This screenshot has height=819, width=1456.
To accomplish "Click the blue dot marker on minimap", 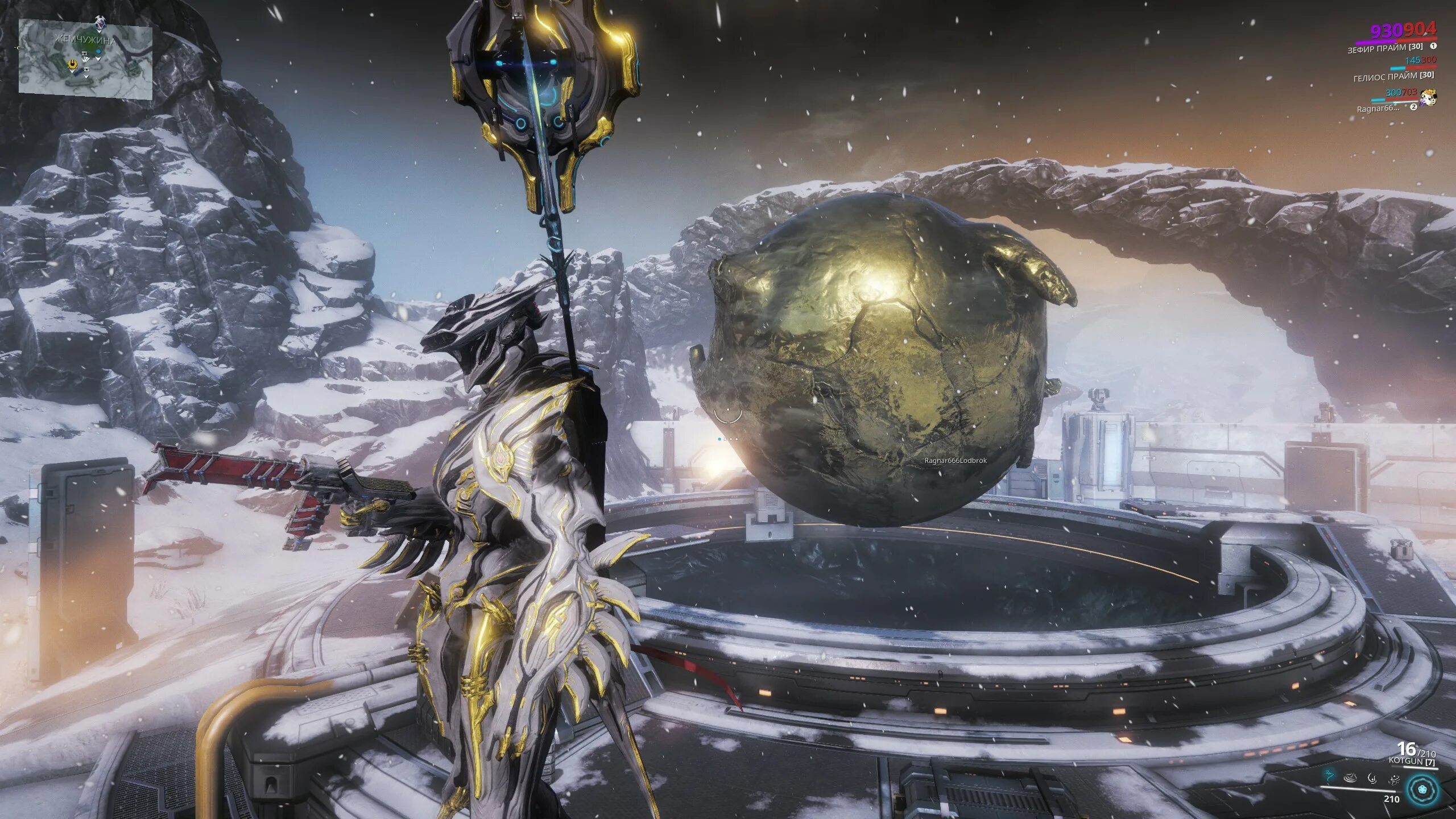I will pos(98,52).
